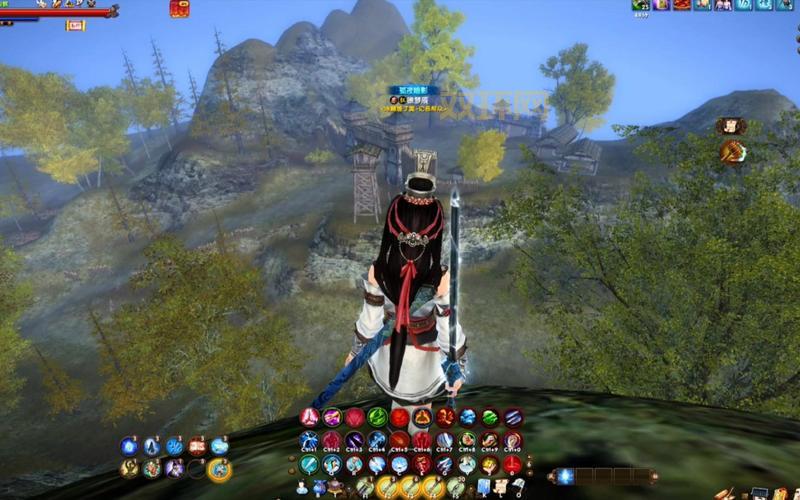Image resolution: width=800 pixels, height=500 pixels.
Task: Select the red icon beside the top-left health bar
Action: 179,9
